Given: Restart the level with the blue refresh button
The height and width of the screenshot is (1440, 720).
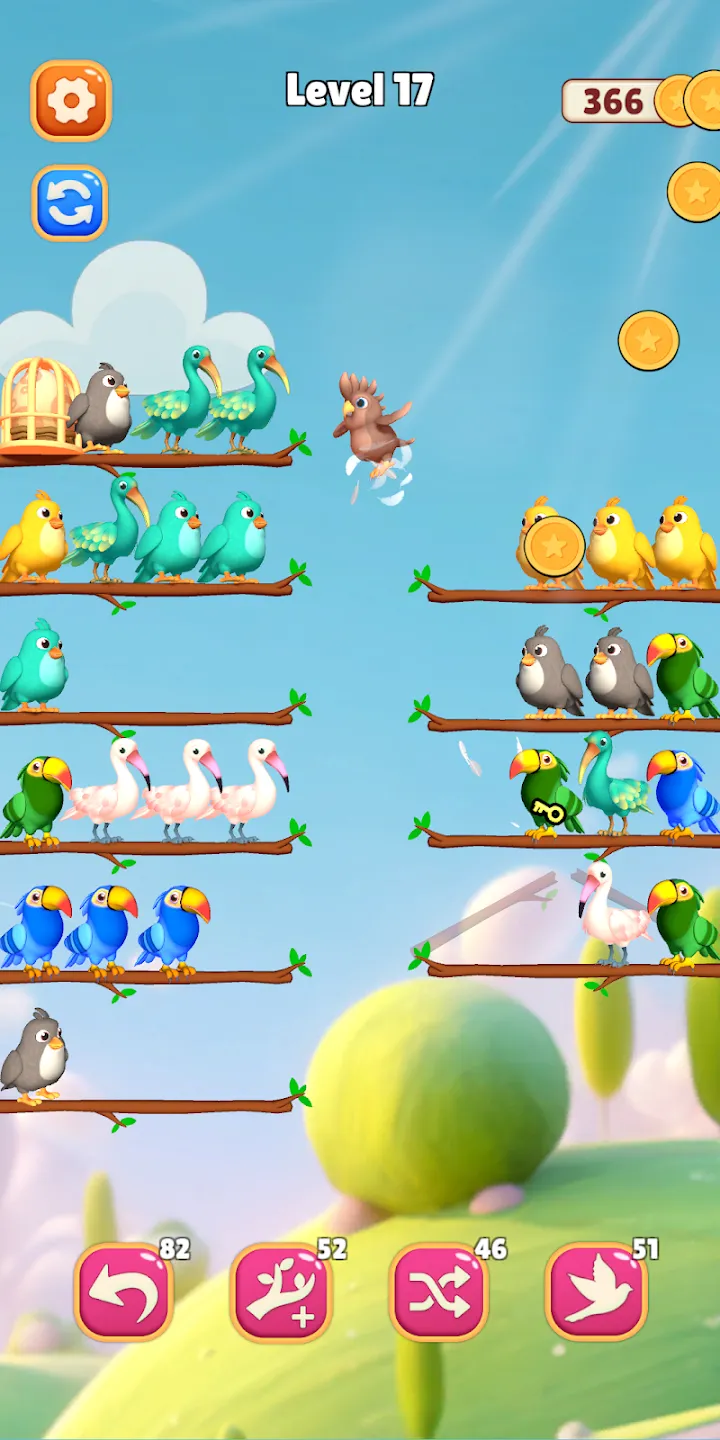Looking at the screenshot, I should coord(70,203).
